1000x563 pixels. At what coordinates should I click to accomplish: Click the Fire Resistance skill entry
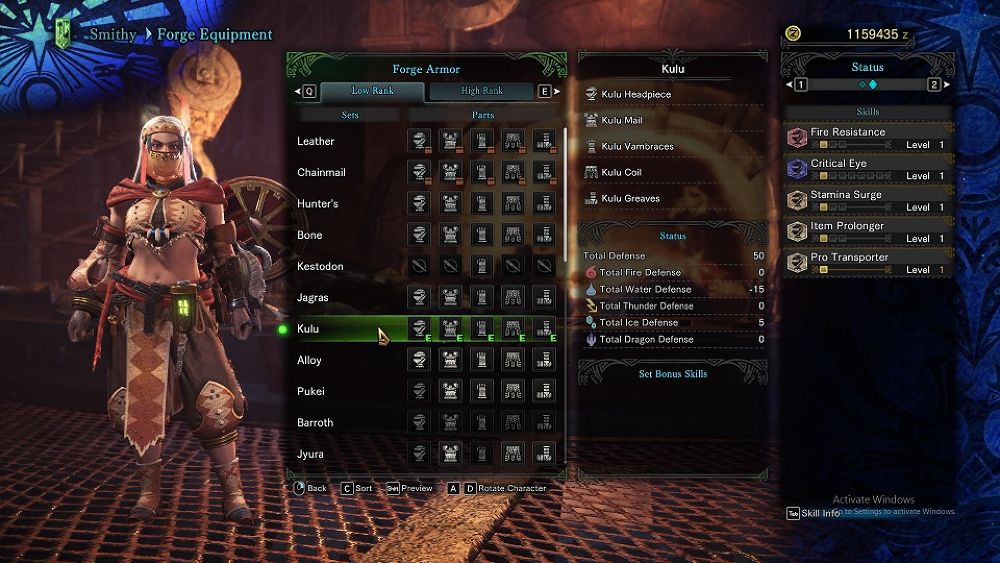[x=868, y=137]
